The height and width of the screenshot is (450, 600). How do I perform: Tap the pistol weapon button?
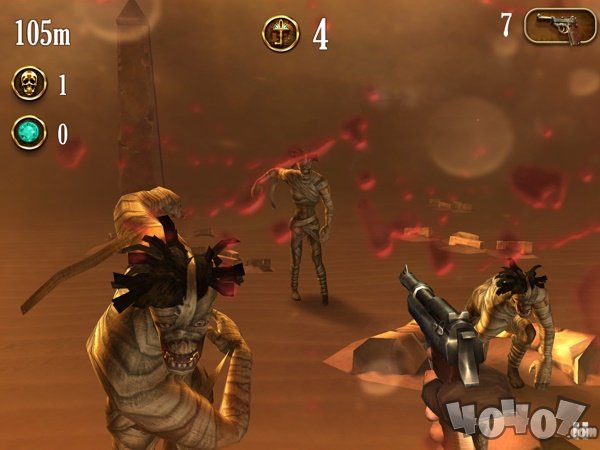pos(560,26)
